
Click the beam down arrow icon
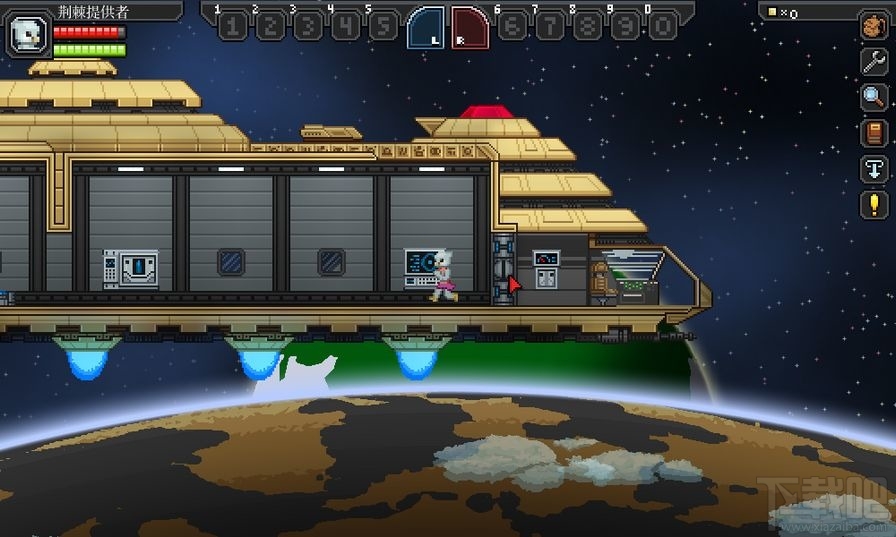(x=874, y=169)
